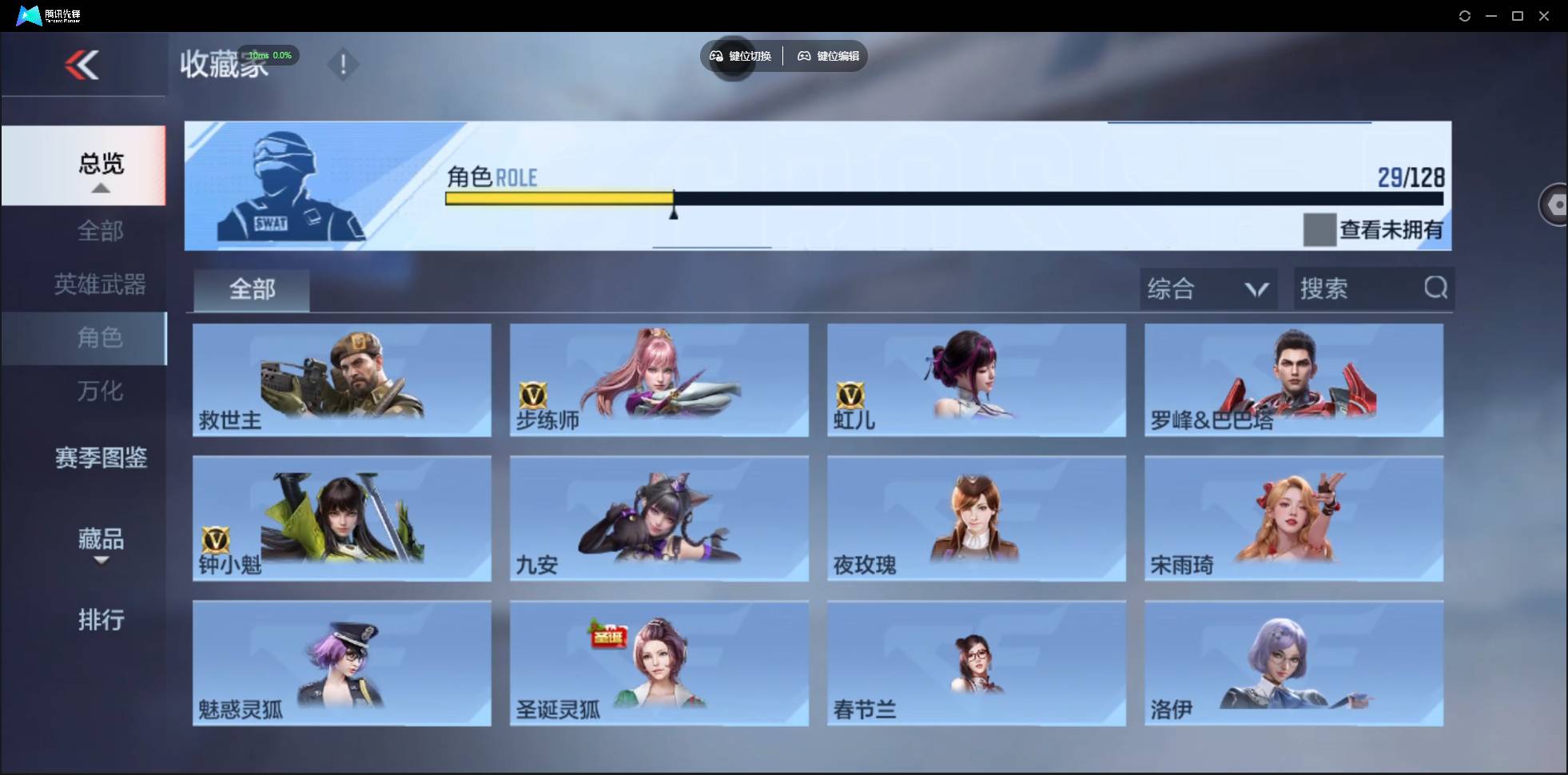Toggle the ping indicator showing 10ms
Screen dimensions: 1568x775
point(269,55)
